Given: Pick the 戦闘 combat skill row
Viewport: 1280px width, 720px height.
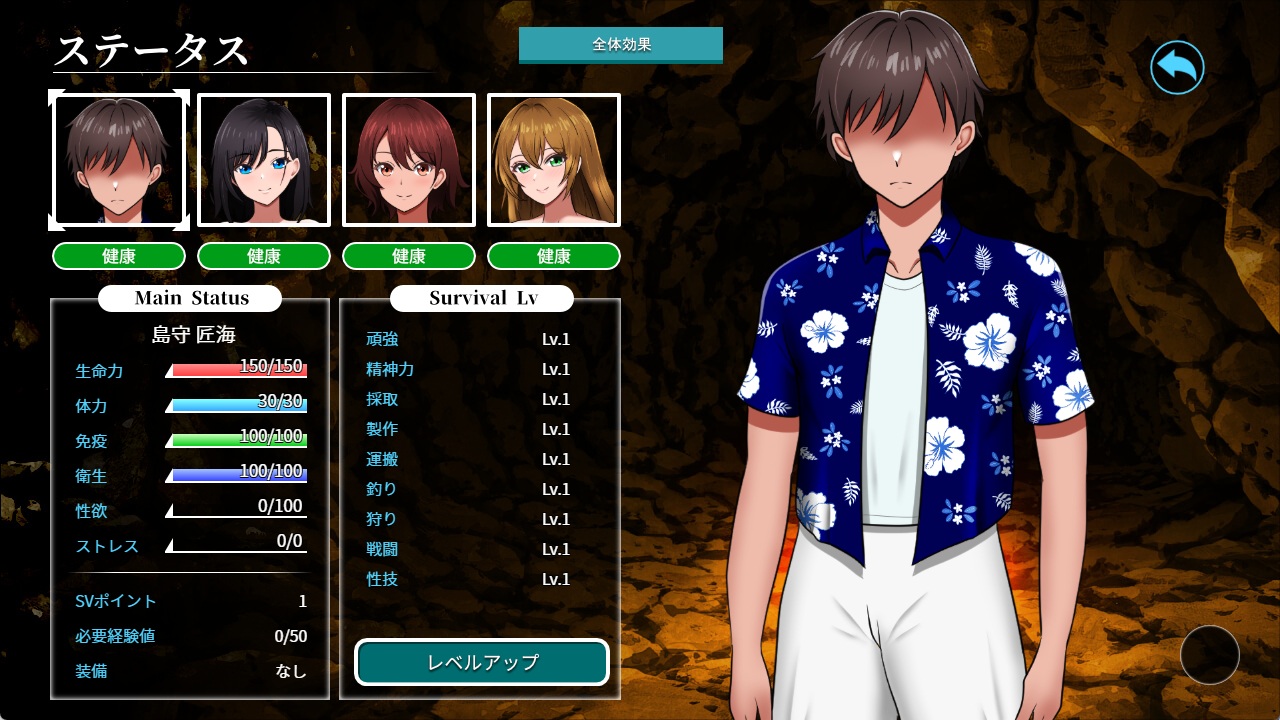Looking at the screenshot, I should 468,549.
